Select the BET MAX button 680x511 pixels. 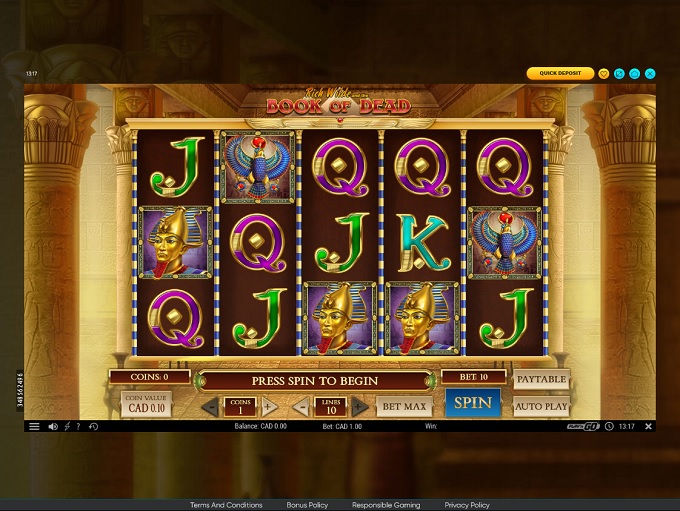404,406
